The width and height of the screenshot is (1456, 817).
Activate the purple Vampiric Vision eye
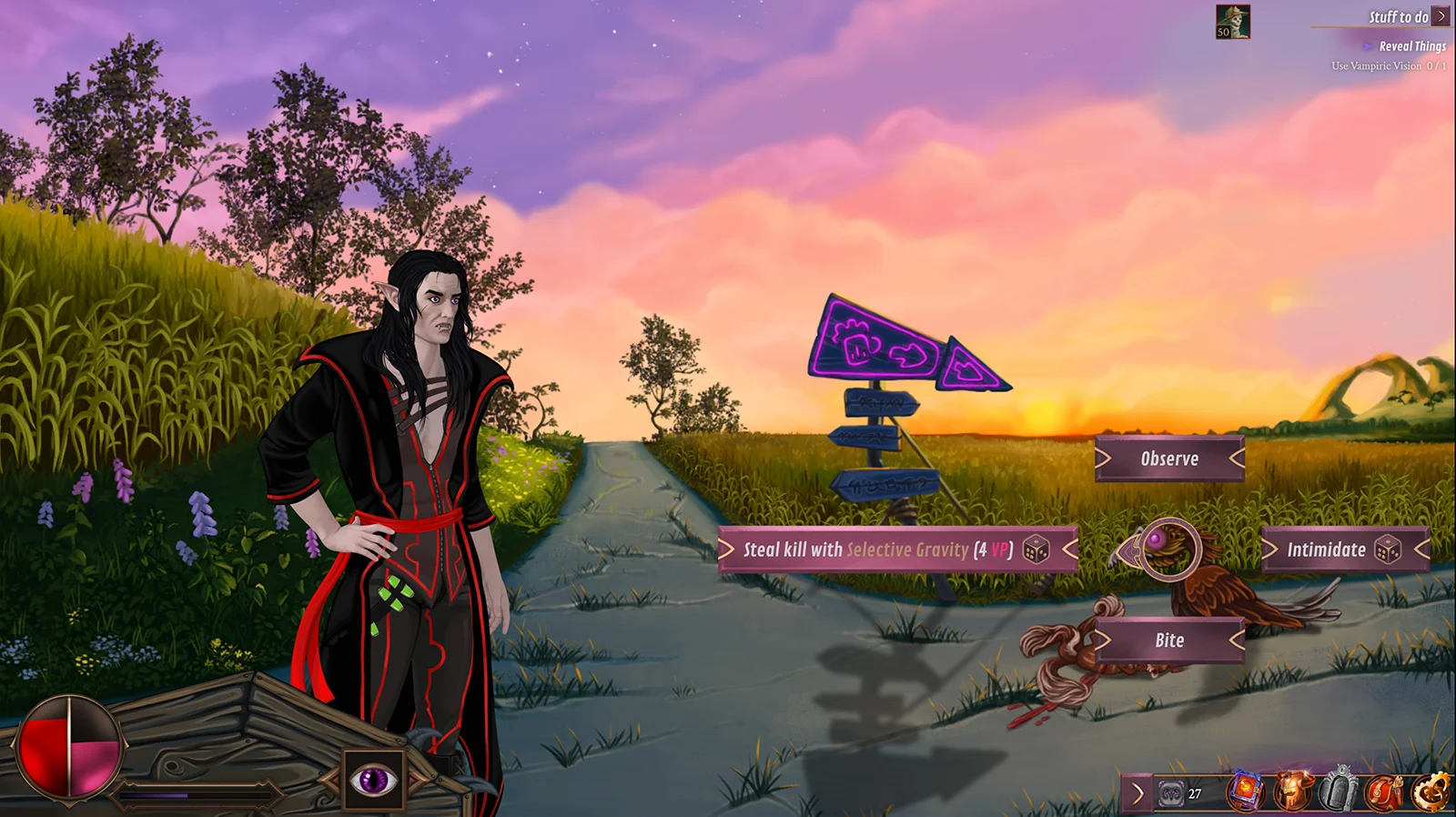click(x=374, y=780)
